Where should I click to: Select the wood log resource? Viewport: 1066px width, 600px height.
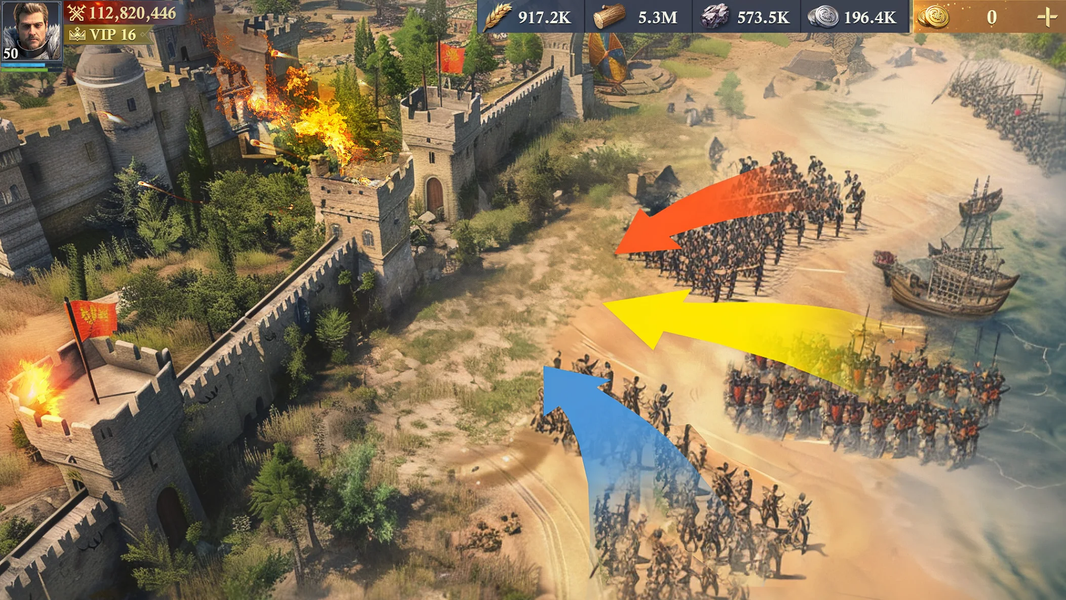608,16
